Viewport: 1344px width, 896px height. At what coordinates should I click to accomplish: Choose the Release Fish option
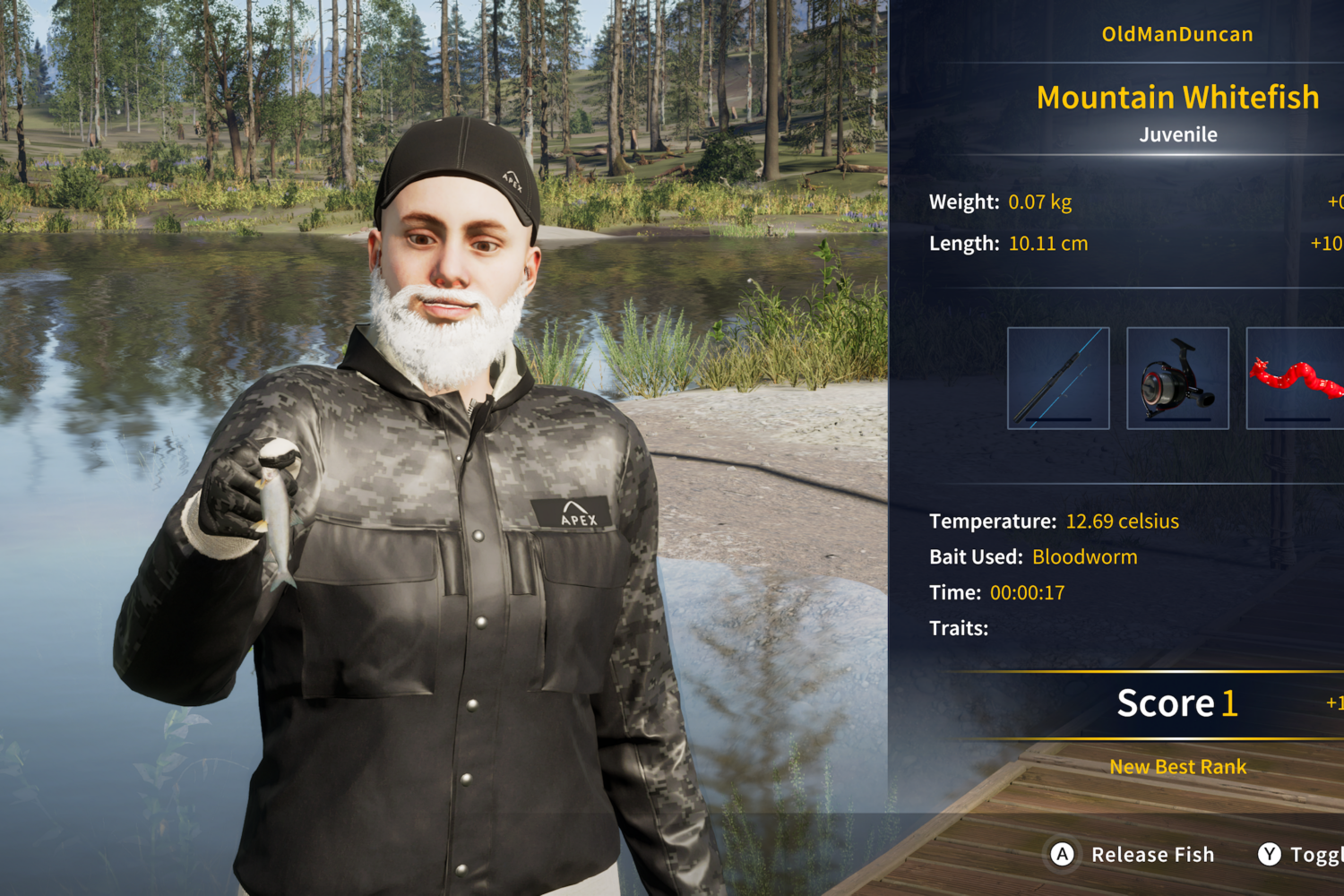click(1133, 855)
